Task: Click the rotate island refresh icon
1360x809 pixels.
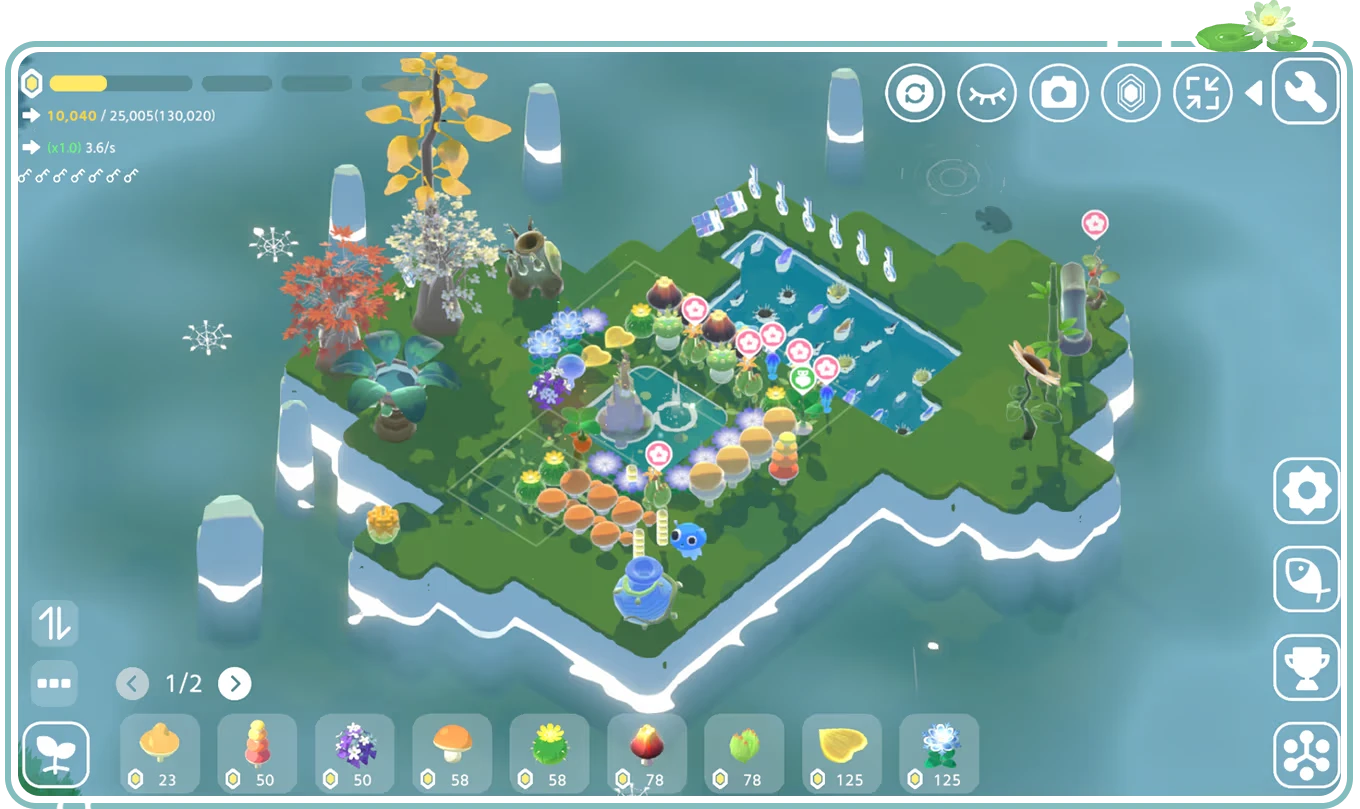Action: 915,91
